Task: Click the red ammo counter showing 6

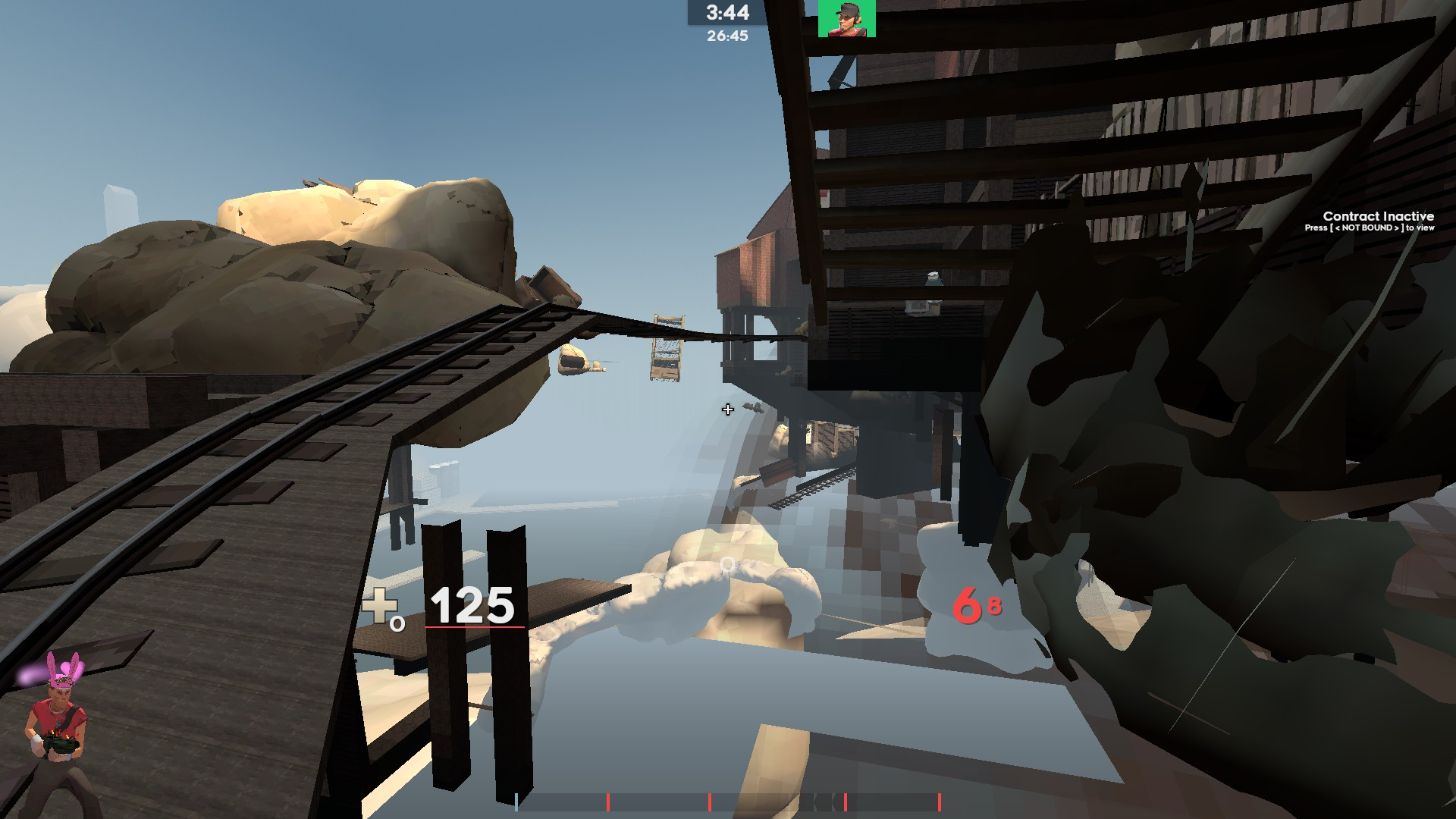Action: pyautogui.click(x=969, y=607)
